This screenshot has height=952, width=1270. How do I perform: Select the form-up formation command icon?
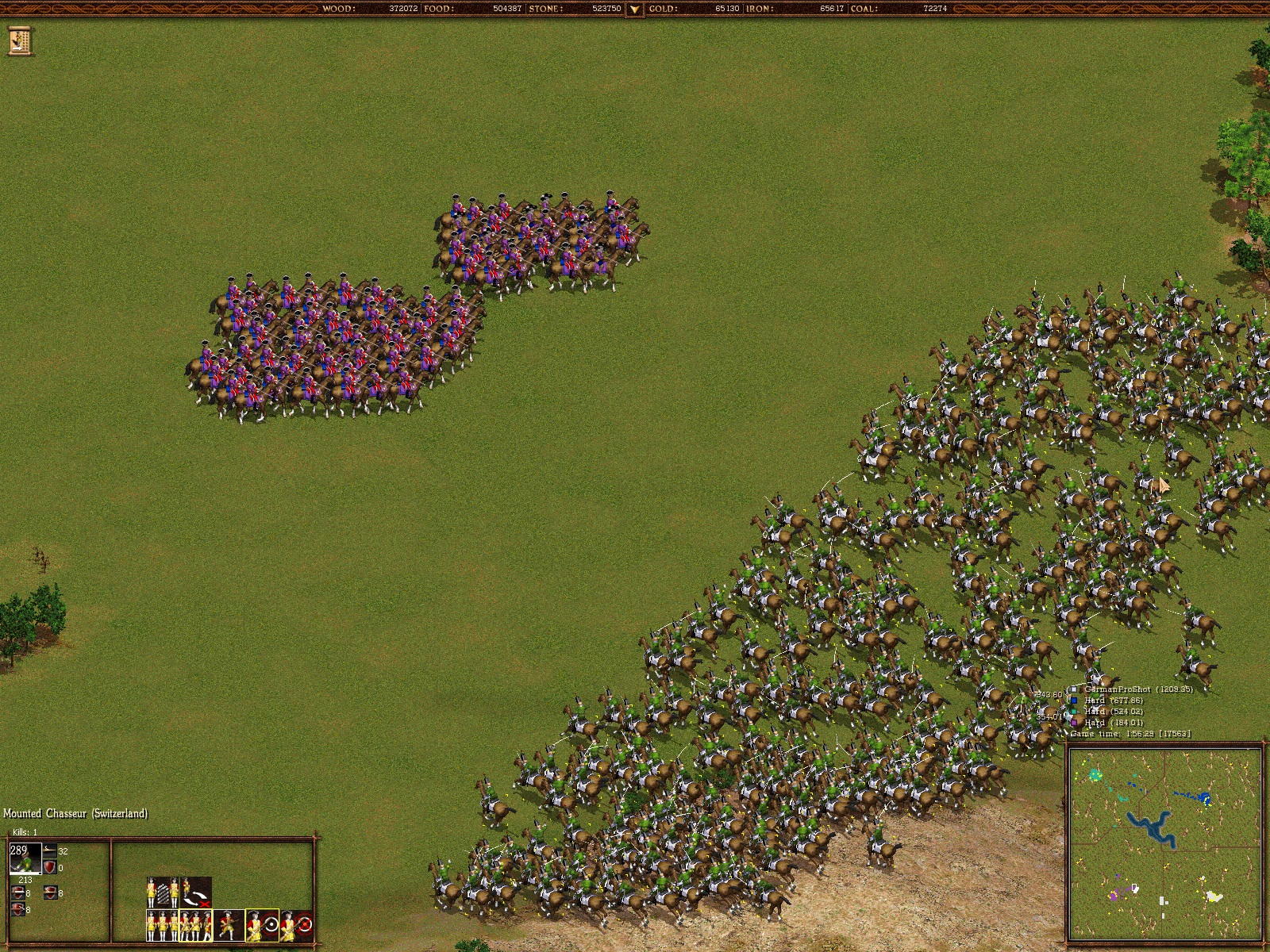click(x=161, y=892)
